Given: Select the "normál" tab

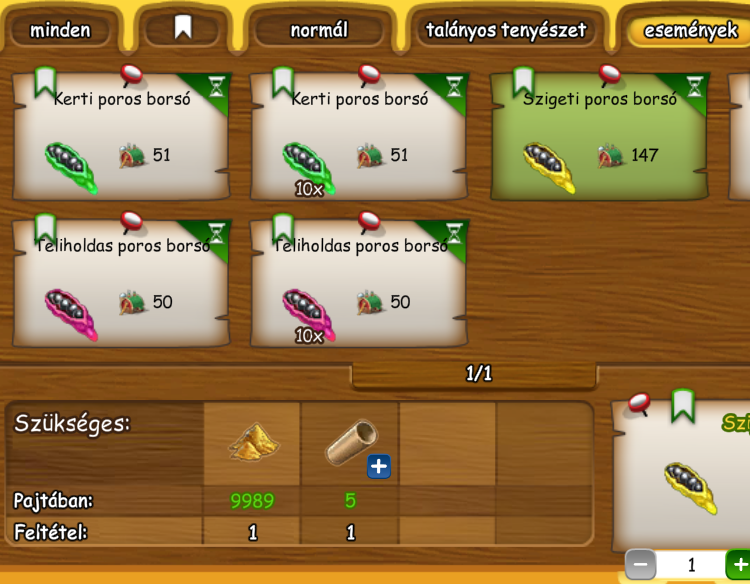Looking at the screenshot, I should (x=319, y=30).
